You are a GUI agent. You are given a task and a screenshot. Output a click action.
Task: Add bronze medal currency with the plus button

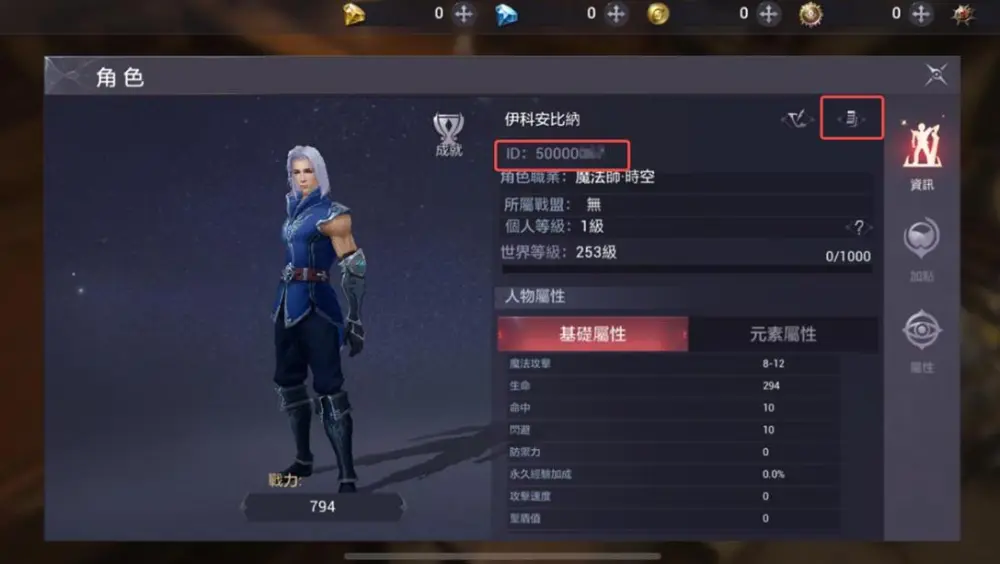click(x=921, y=14)
